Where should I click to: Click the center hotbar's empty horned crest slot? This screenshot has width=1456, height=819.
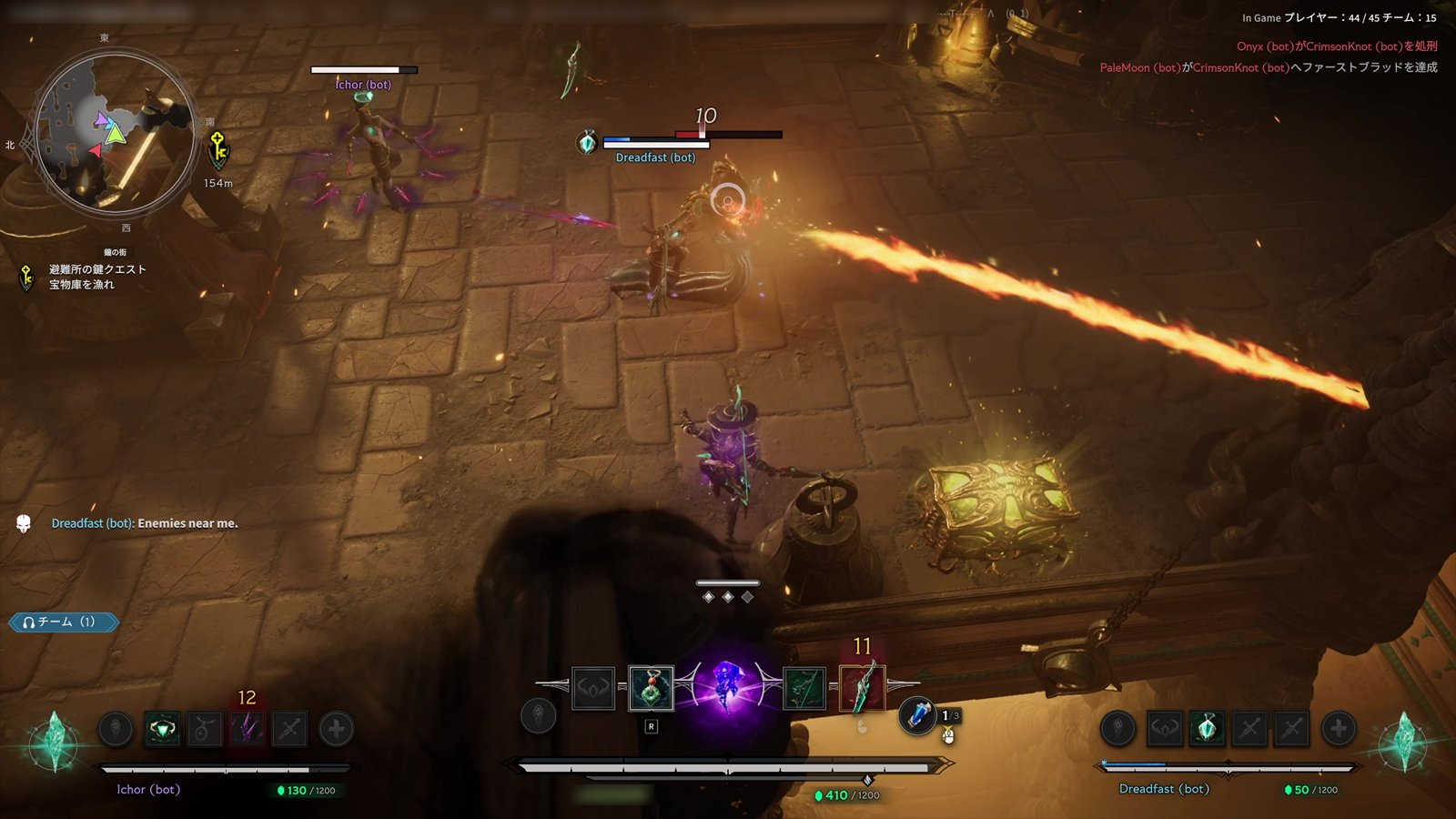[592, 689]
